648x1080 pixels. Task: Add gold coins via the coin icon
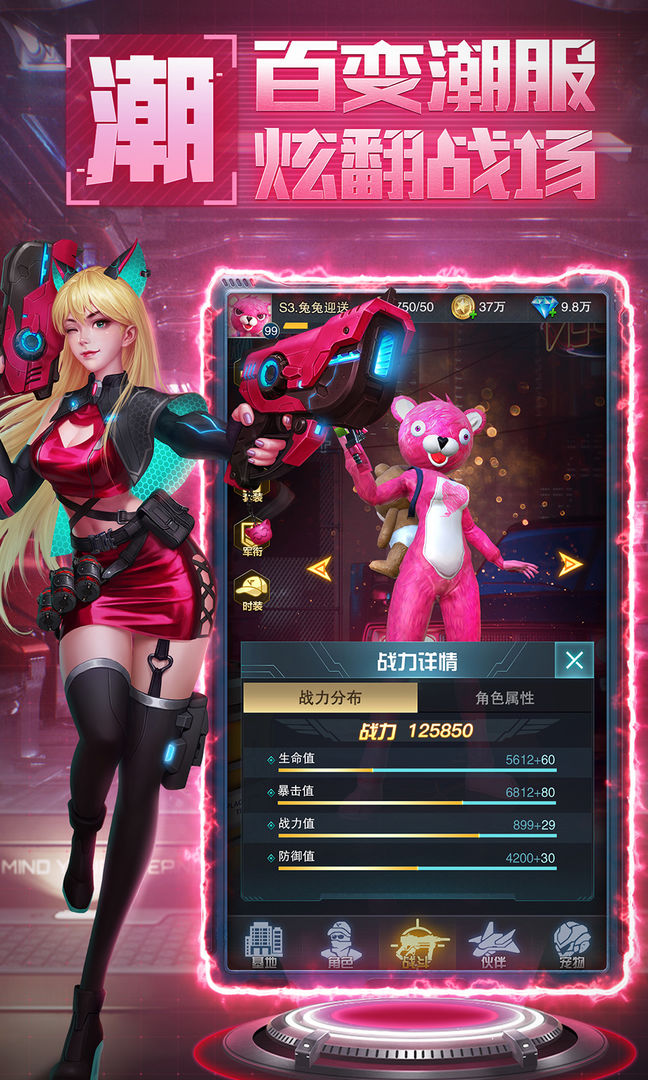[x=463, y=308]
